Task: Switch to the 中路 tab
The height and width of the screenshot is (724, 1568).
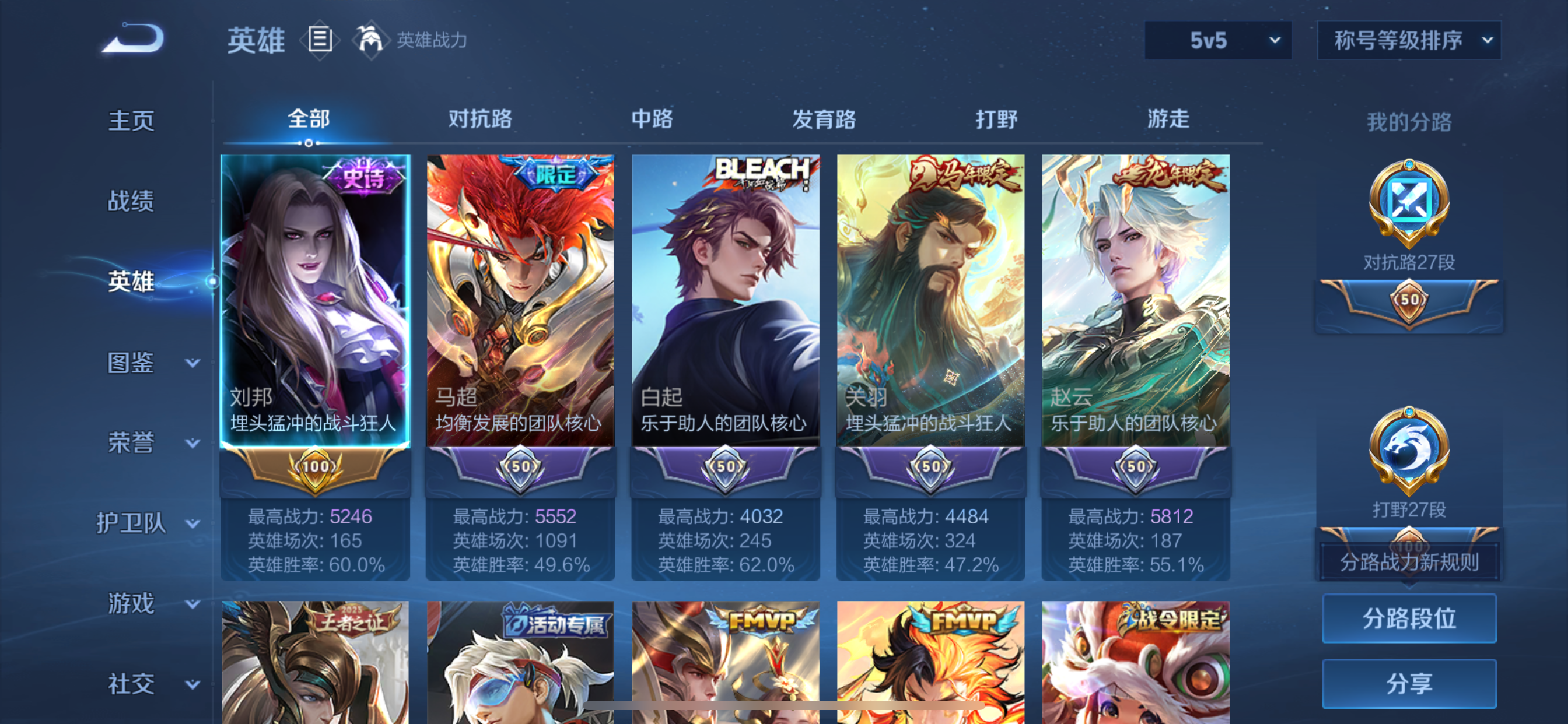Action: coord(653,120)
